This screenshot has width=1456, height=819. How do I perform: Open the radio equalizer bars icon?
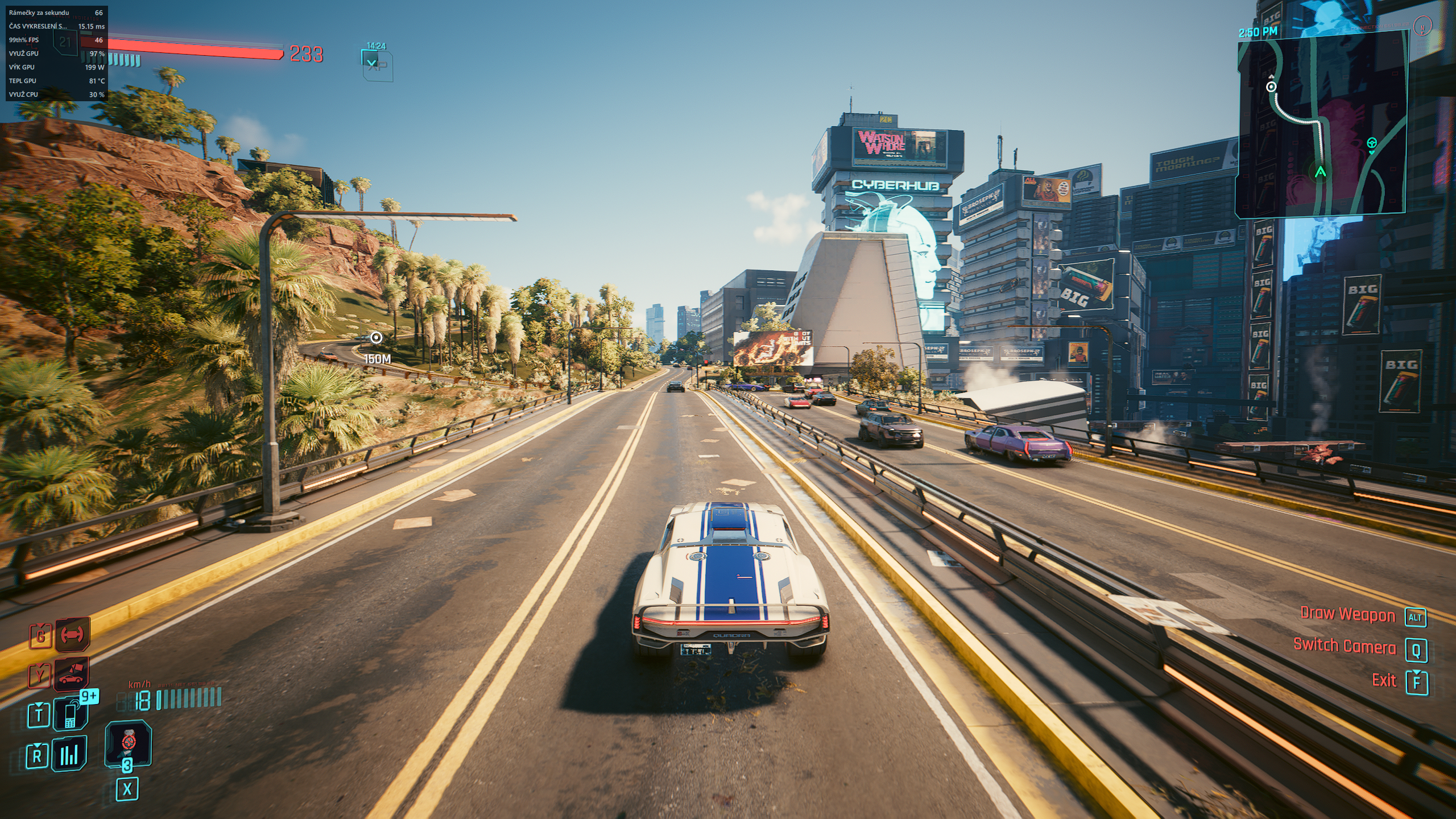[x=69, y=755]
